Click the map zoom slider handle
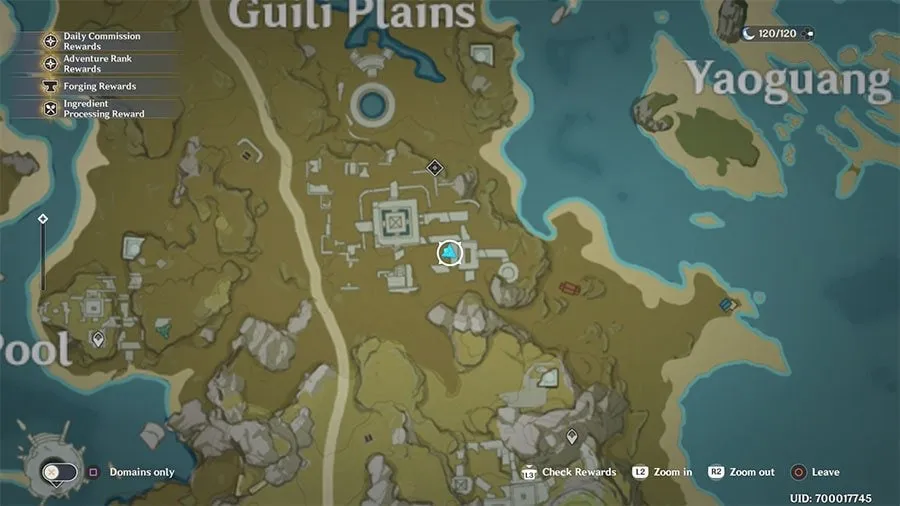Screen dimensions: 900x506 pos(43,219)
